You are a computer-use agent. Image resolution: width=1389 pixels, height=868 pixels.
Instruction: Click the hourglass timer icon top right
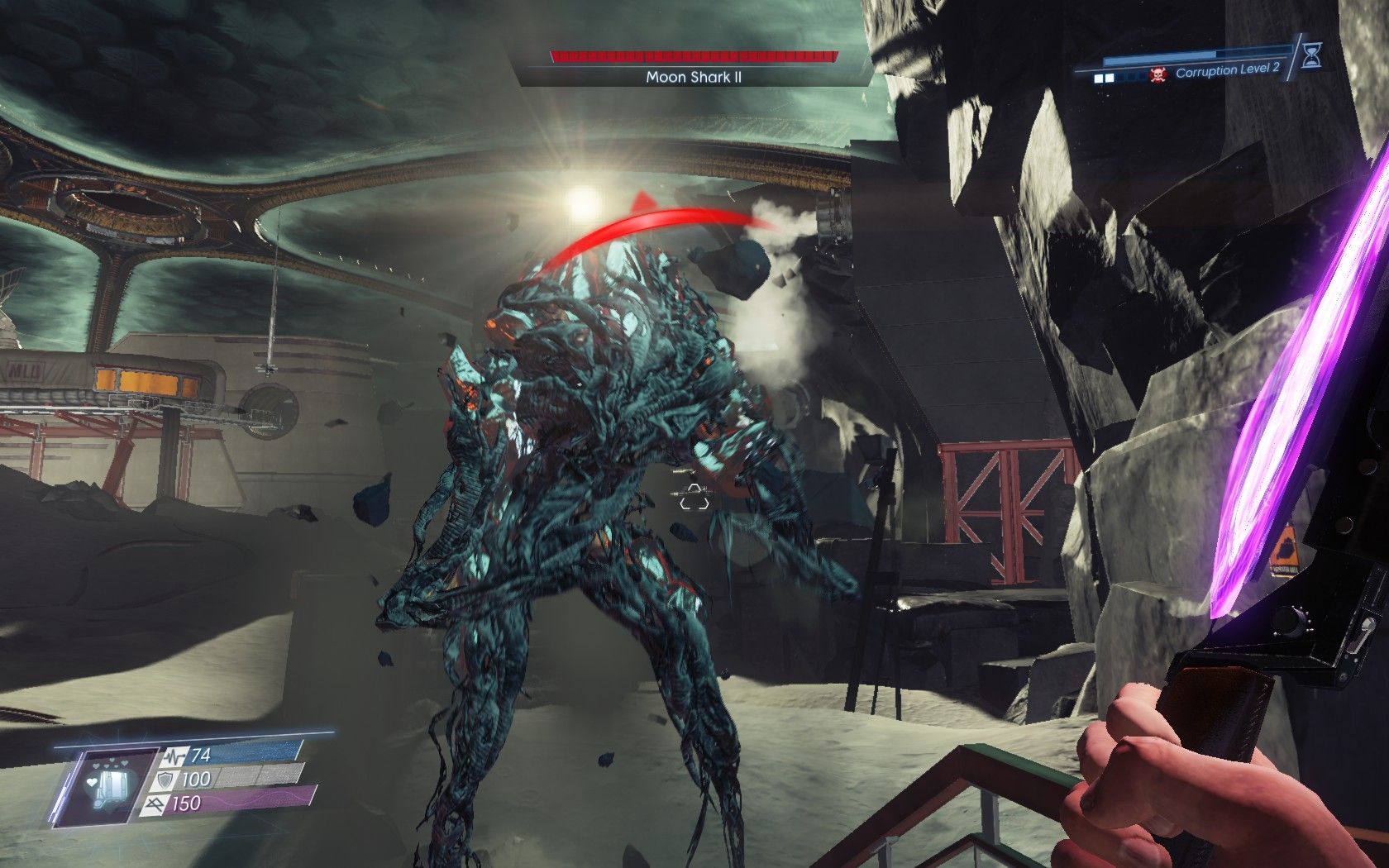(x=1312, y=56)
